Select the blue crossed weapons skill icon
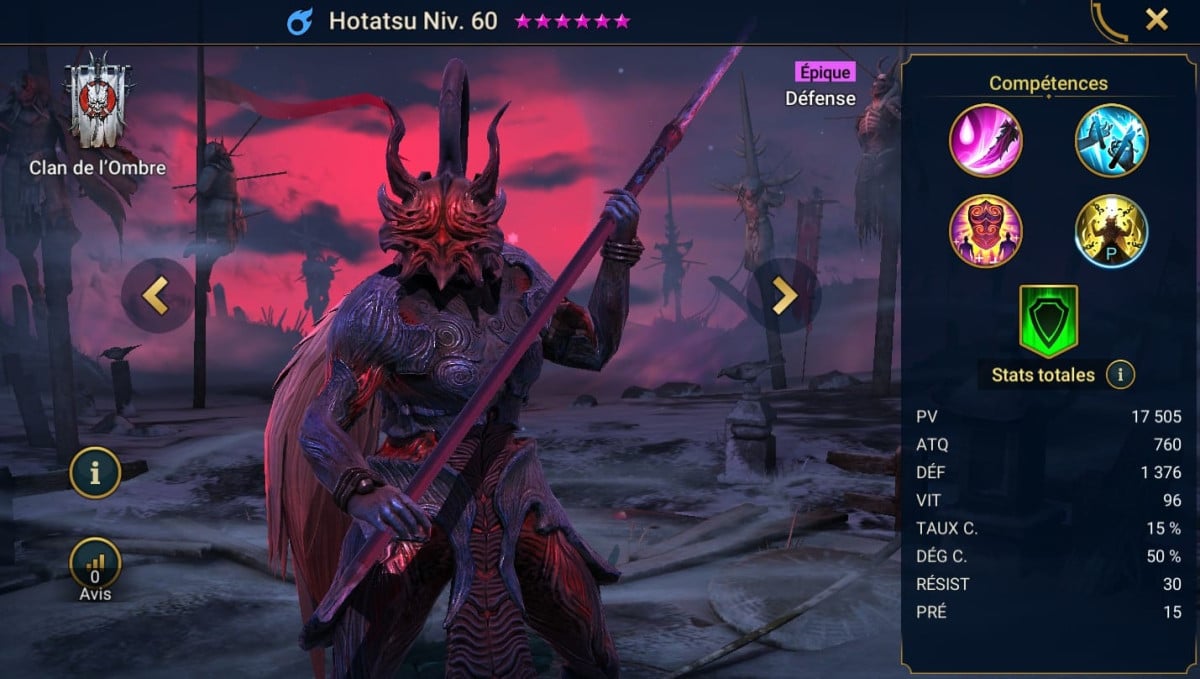Image resolution: width=1200 pixels, height=679 pixels. click(1111, 140)
